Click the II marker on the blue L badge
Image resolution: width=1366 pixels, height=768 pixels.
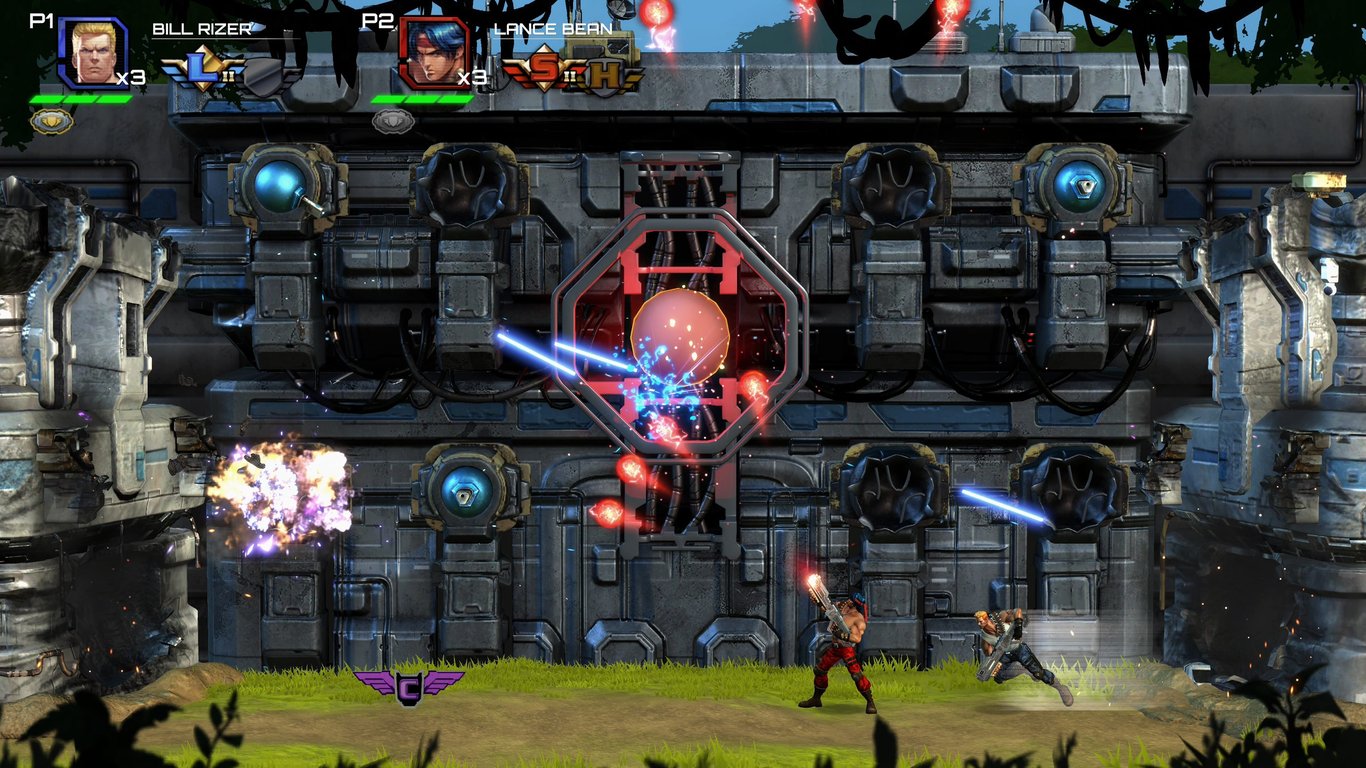pos(226,76)
